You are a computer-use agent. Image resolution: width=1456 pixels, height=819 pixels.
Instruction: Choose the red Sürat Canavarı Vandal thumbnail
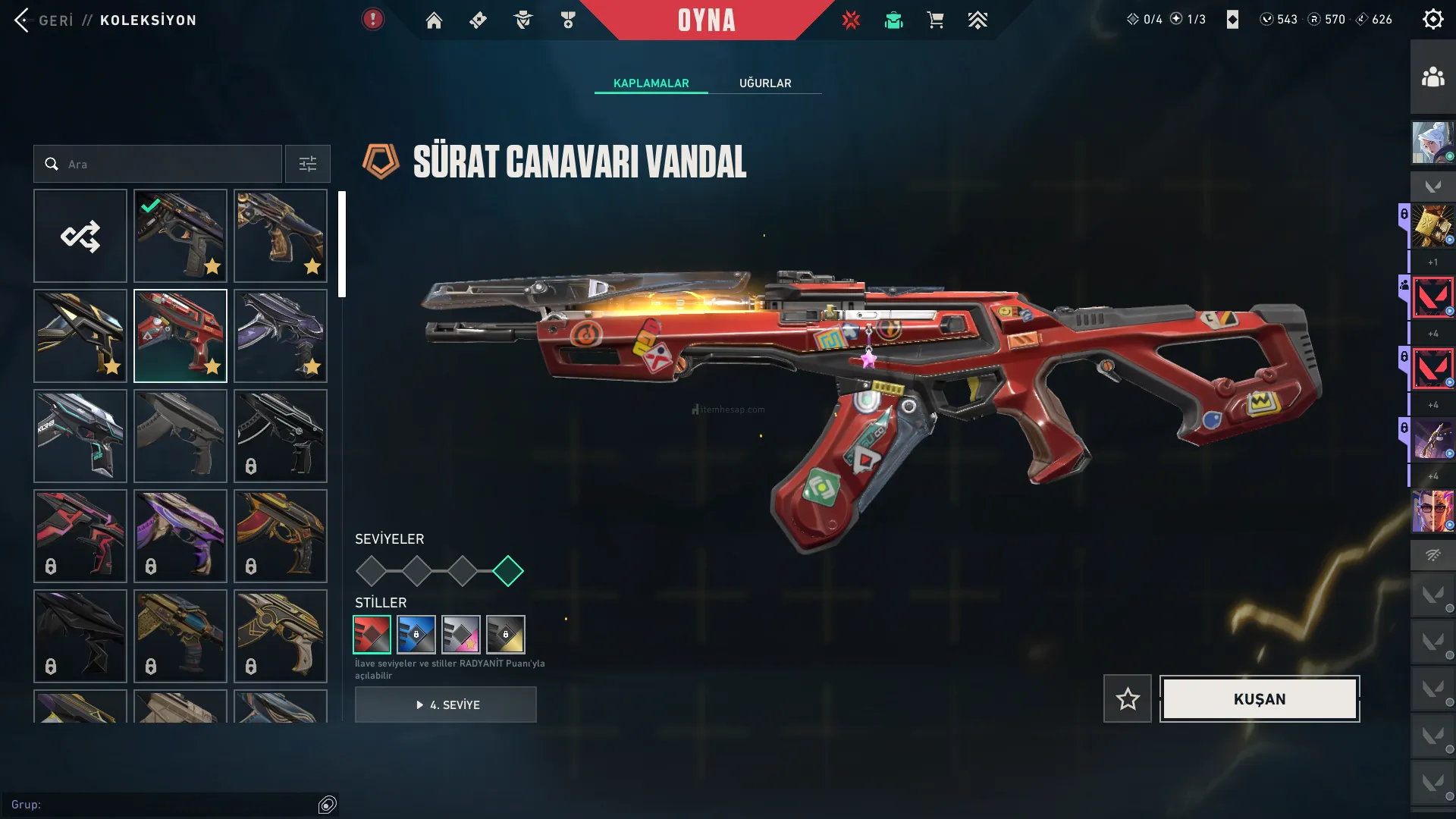180,336
